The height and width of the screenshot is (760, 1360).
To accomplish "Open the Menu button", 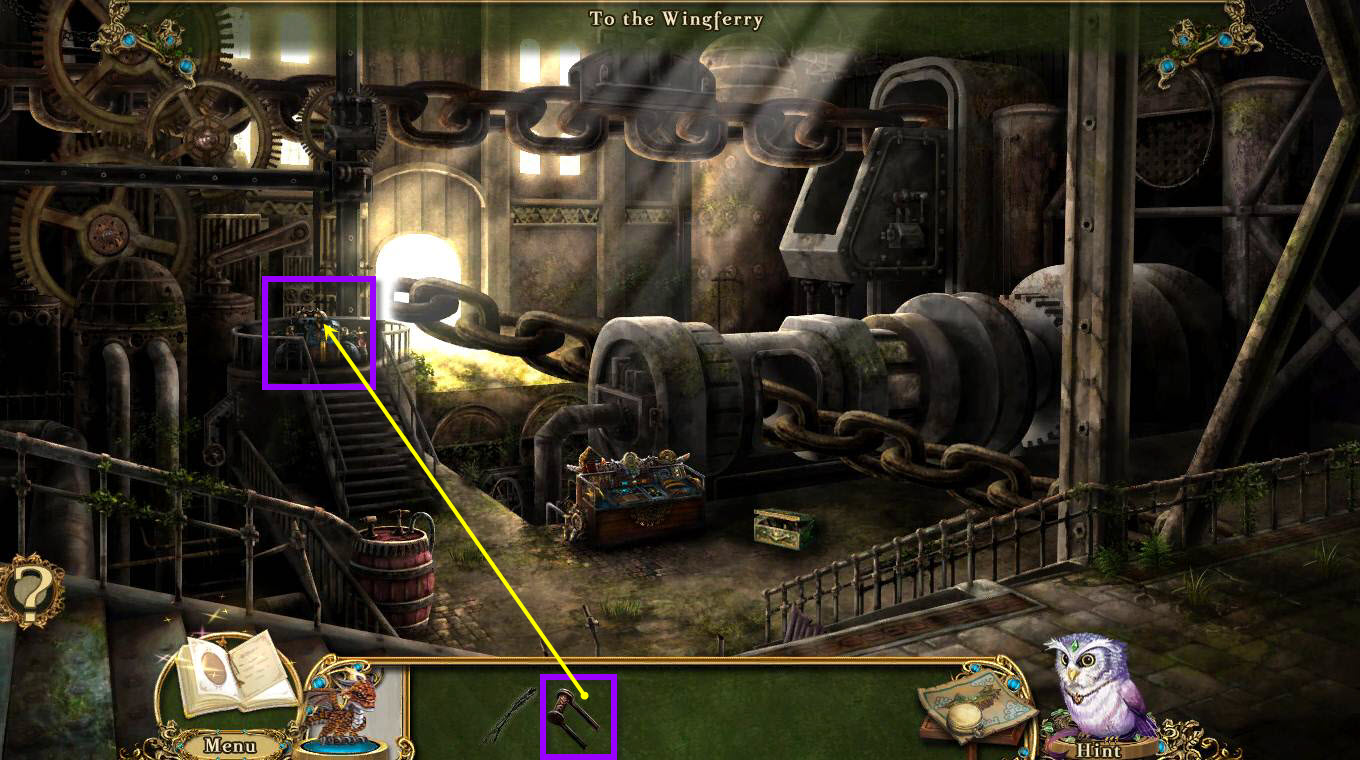I will pyautogui.click(x=229, y=744).
